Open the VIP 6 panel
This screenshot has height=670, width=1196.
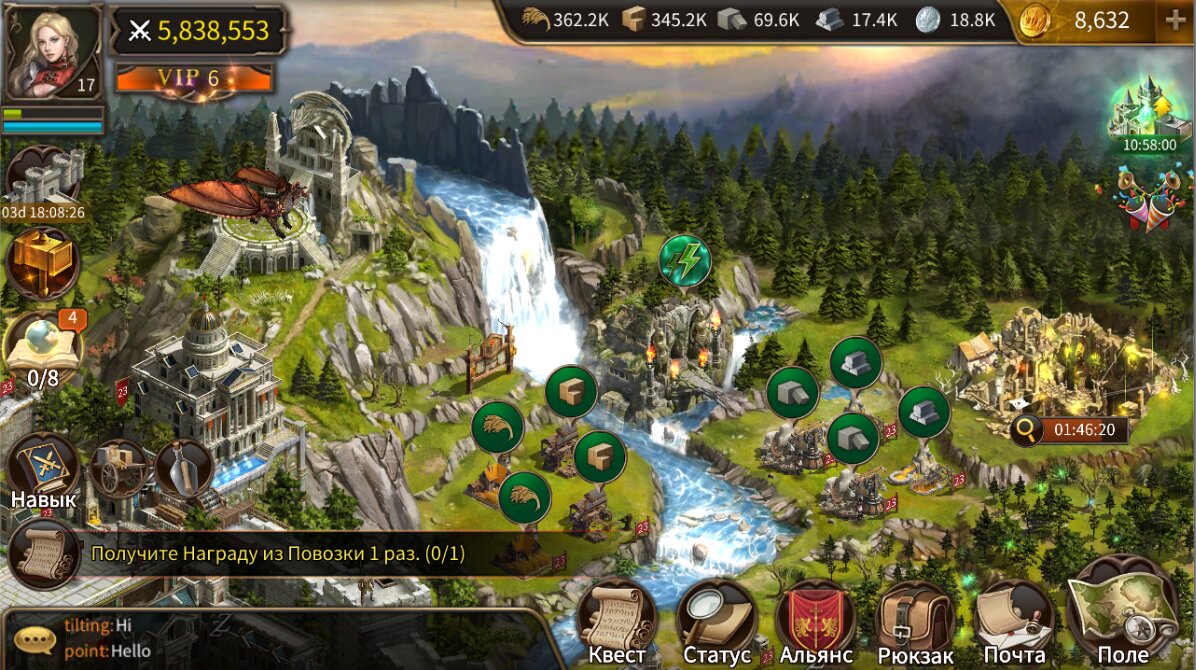coord(195,78)
